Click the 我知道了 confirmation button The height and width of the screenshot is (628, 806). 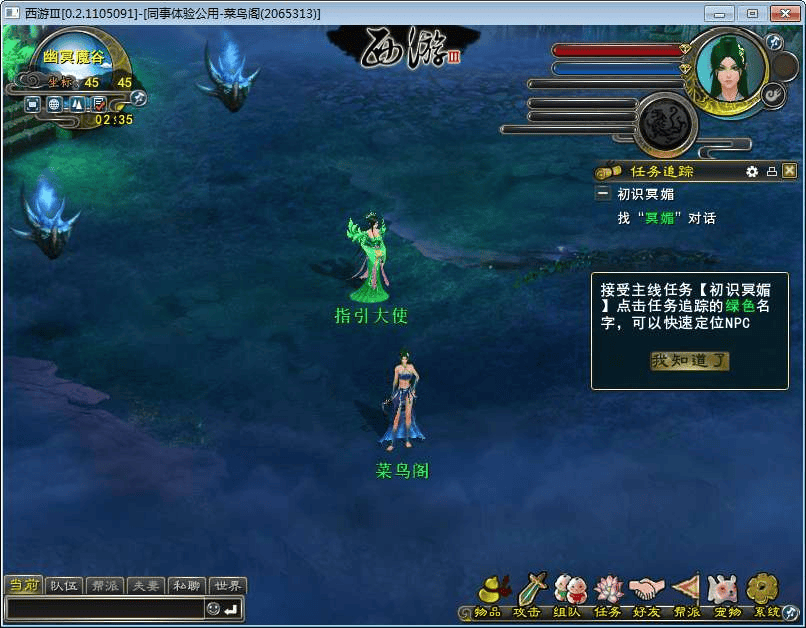[690, 361]
